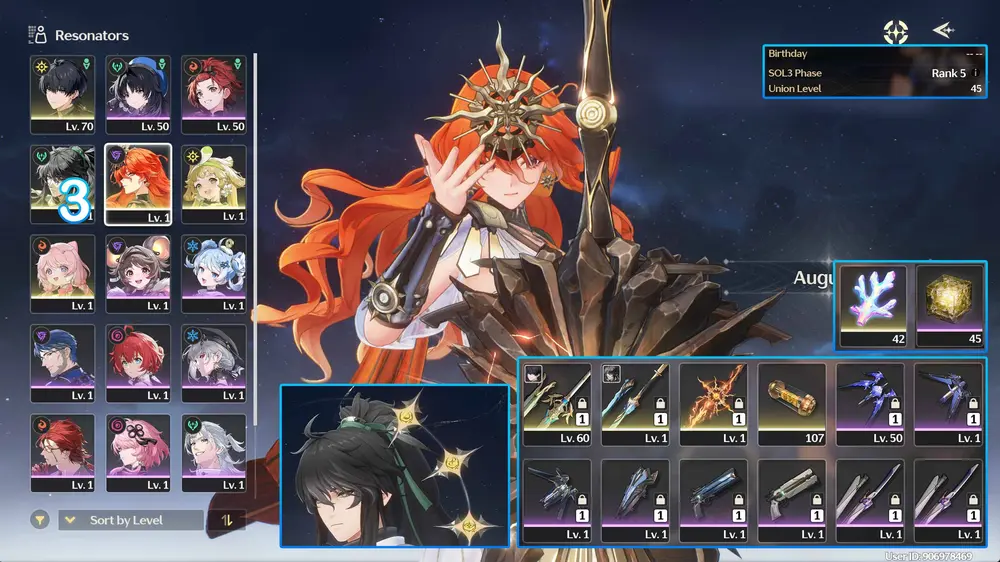
Task: Select the gray-haired ice resonator with hat
Action: (x=213, y=364)
